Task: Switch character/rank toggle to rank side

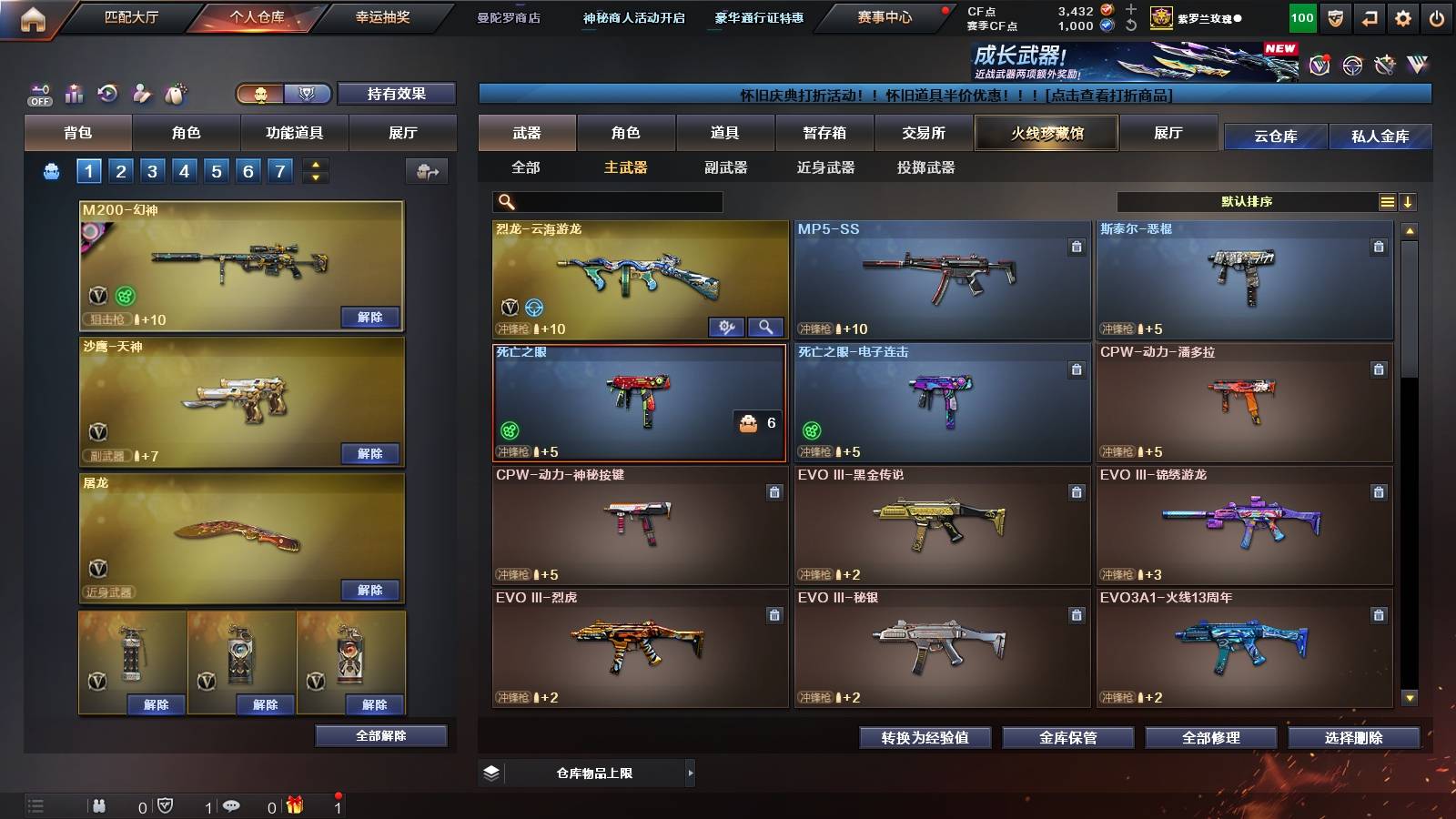Action: pos(308,92)
